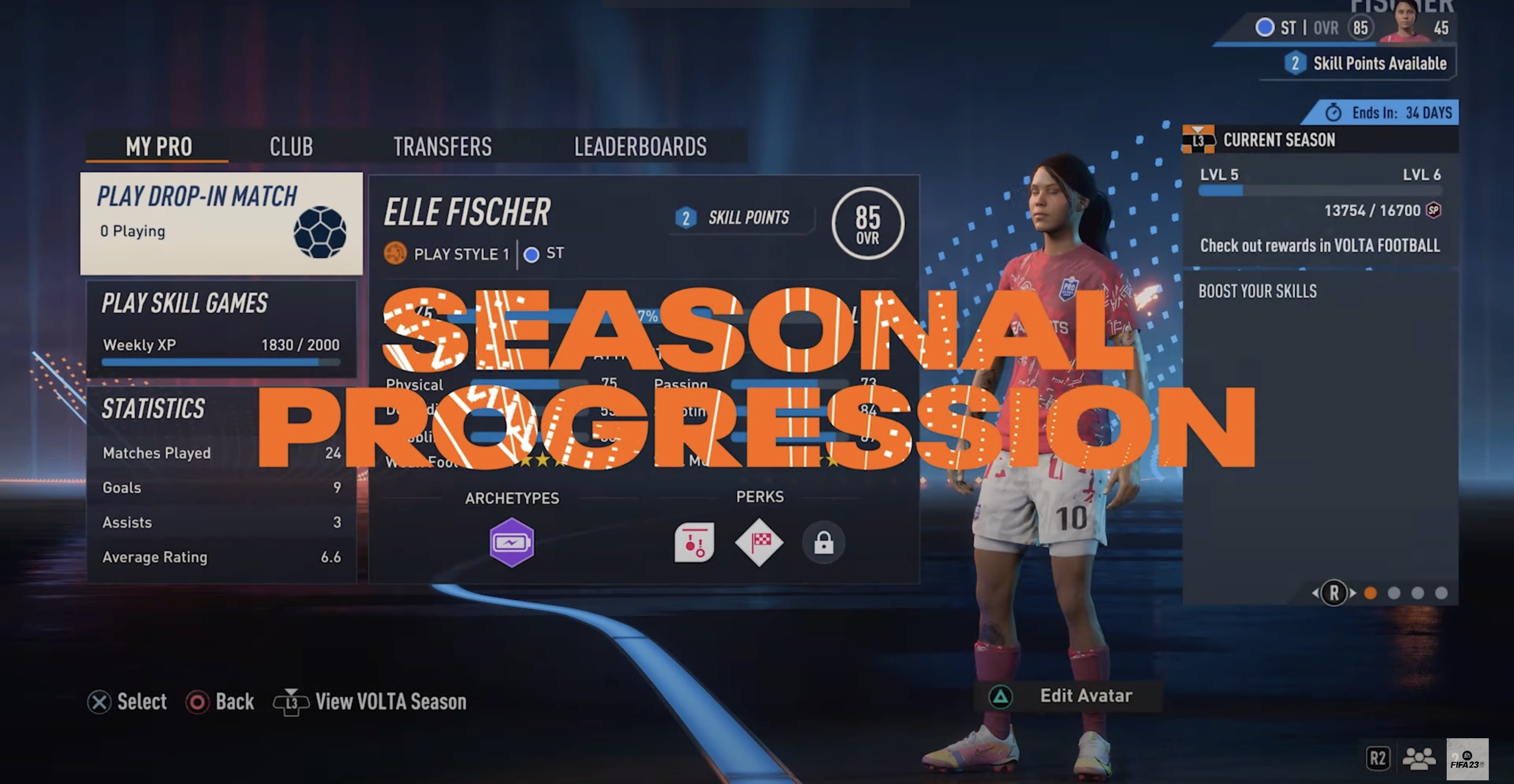
Task: Select the first orange page indicator dot
Action: pos(1370,595)
